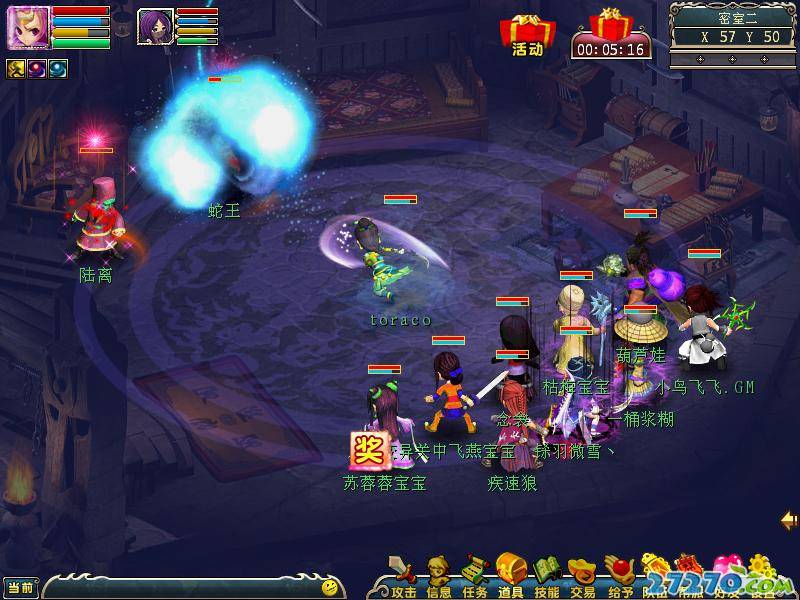Open the 给予 (Give) hand menu
The height and width of the screenshot is (600, 800).
(619, 574)
